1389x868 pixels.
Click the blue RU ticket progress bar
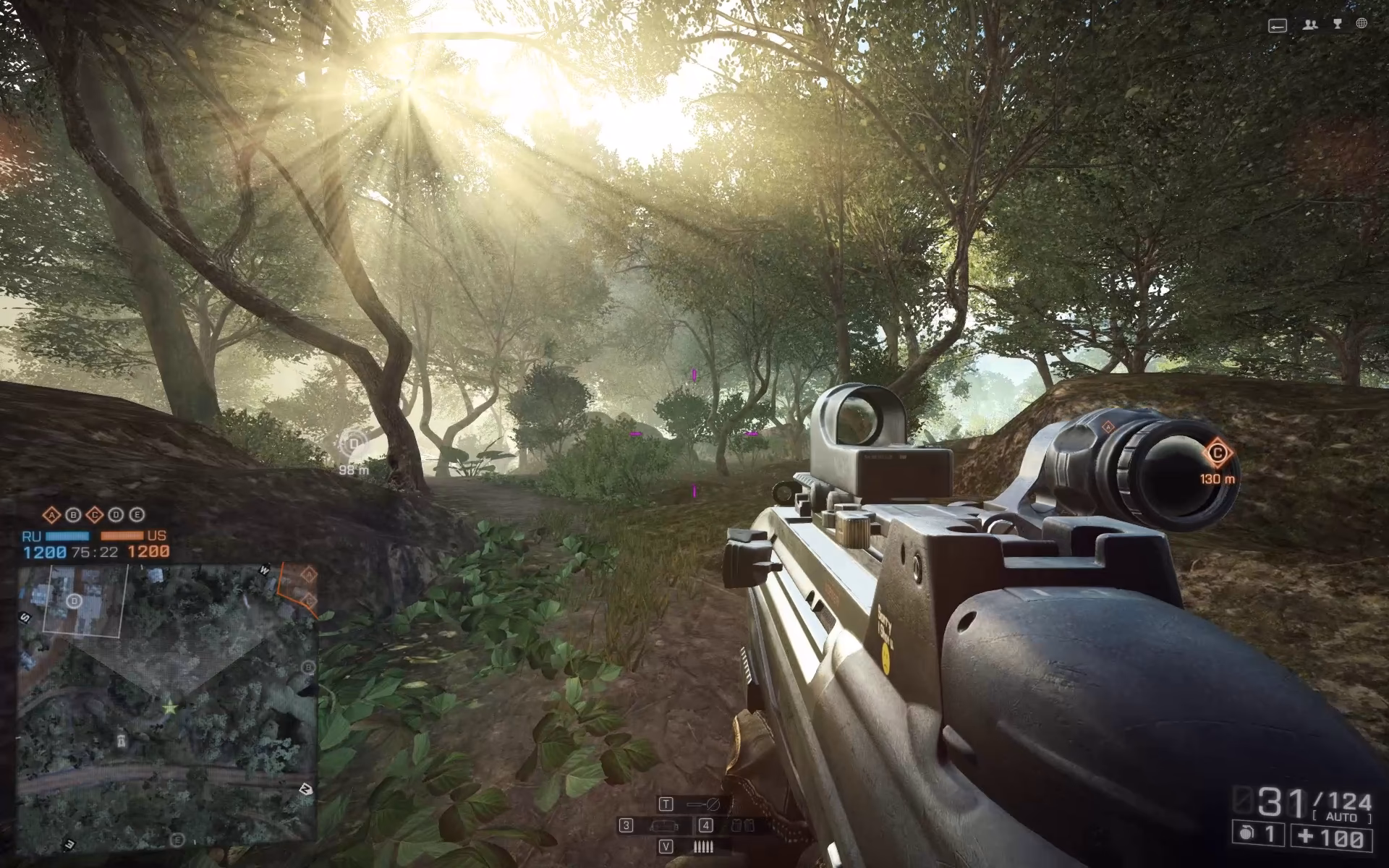pos(67,536)
